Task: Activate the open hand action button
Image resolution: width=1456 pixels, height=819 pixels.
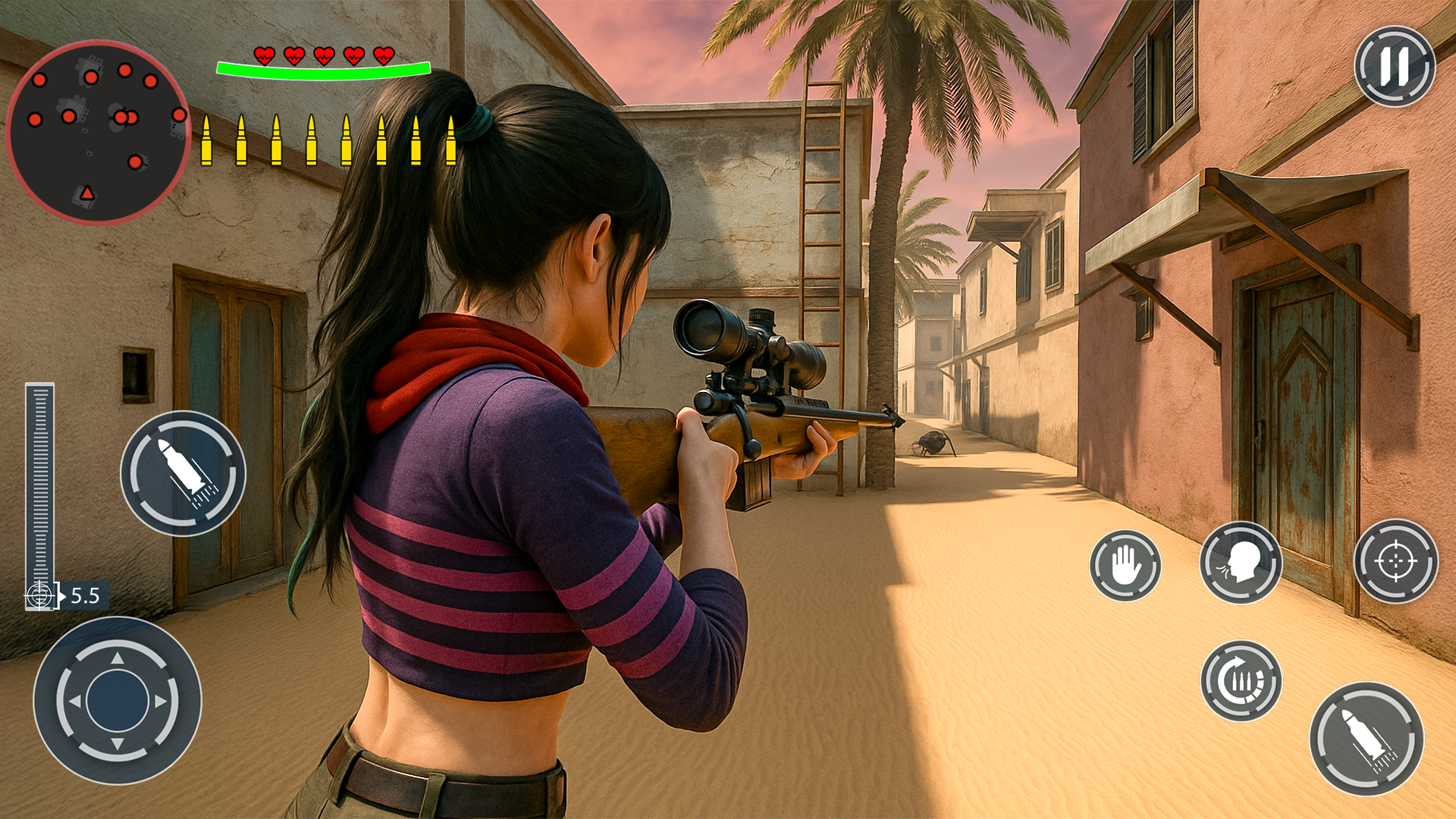Action: [1125, 566]
